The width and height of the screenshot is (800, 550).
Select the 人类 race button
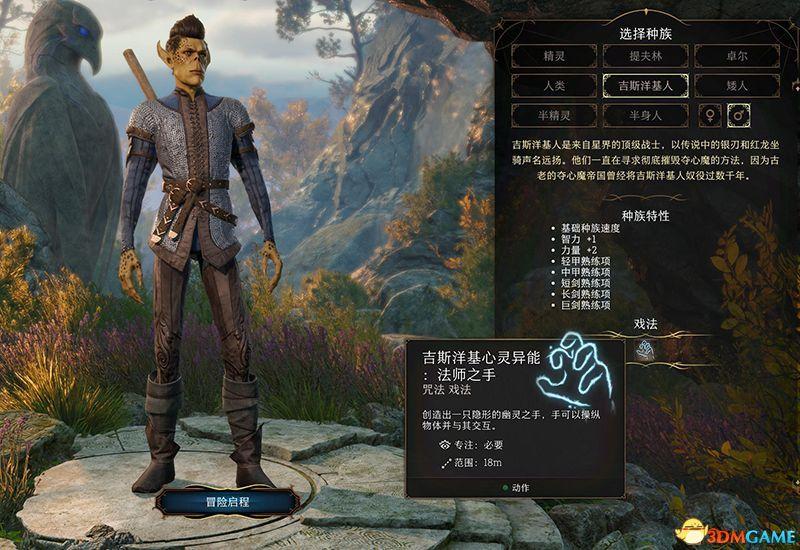pos(552,86)
